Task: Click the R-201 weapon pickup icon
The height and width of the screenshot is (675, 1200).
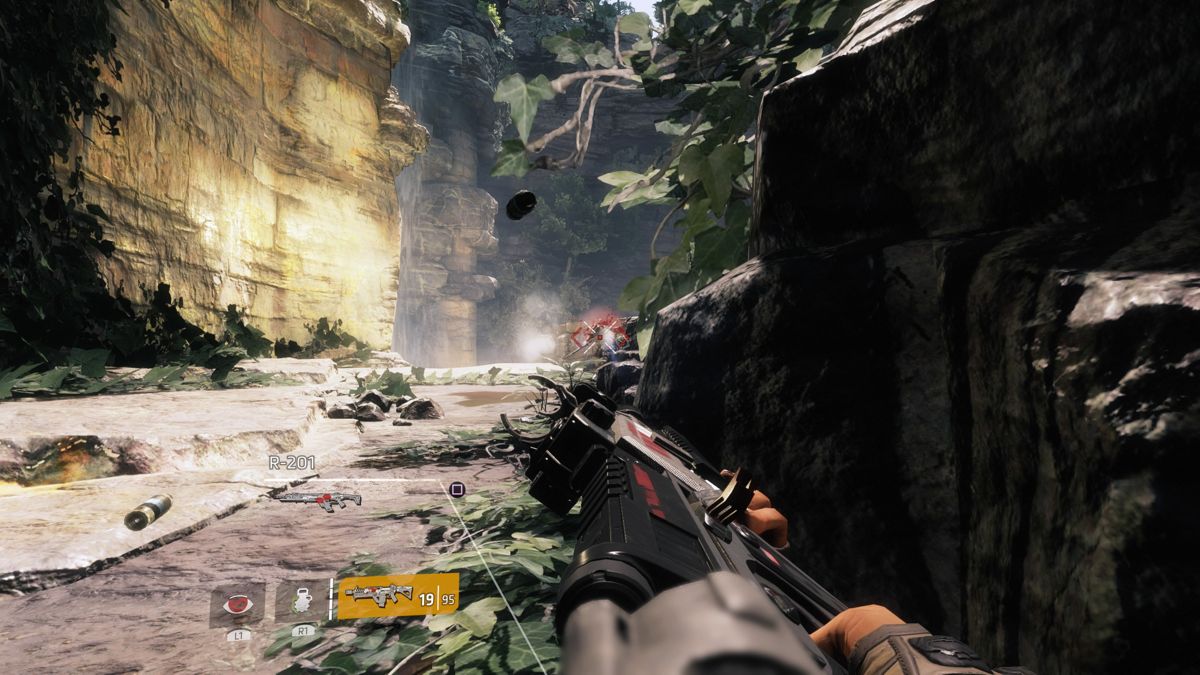Action: (x=319, y=498)
